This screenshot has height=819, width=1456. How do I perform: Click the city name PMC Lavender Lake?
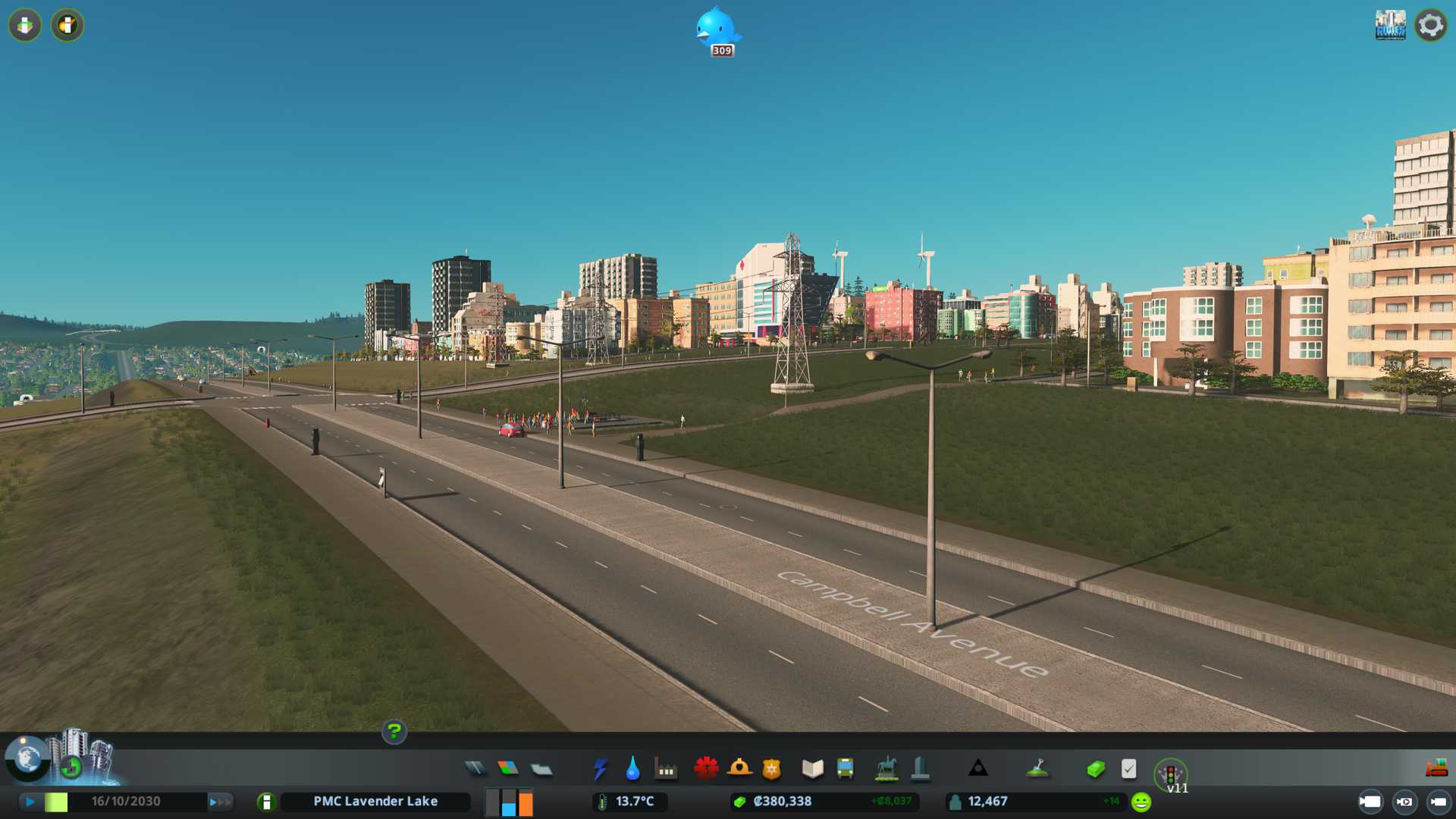pos(375,802)
